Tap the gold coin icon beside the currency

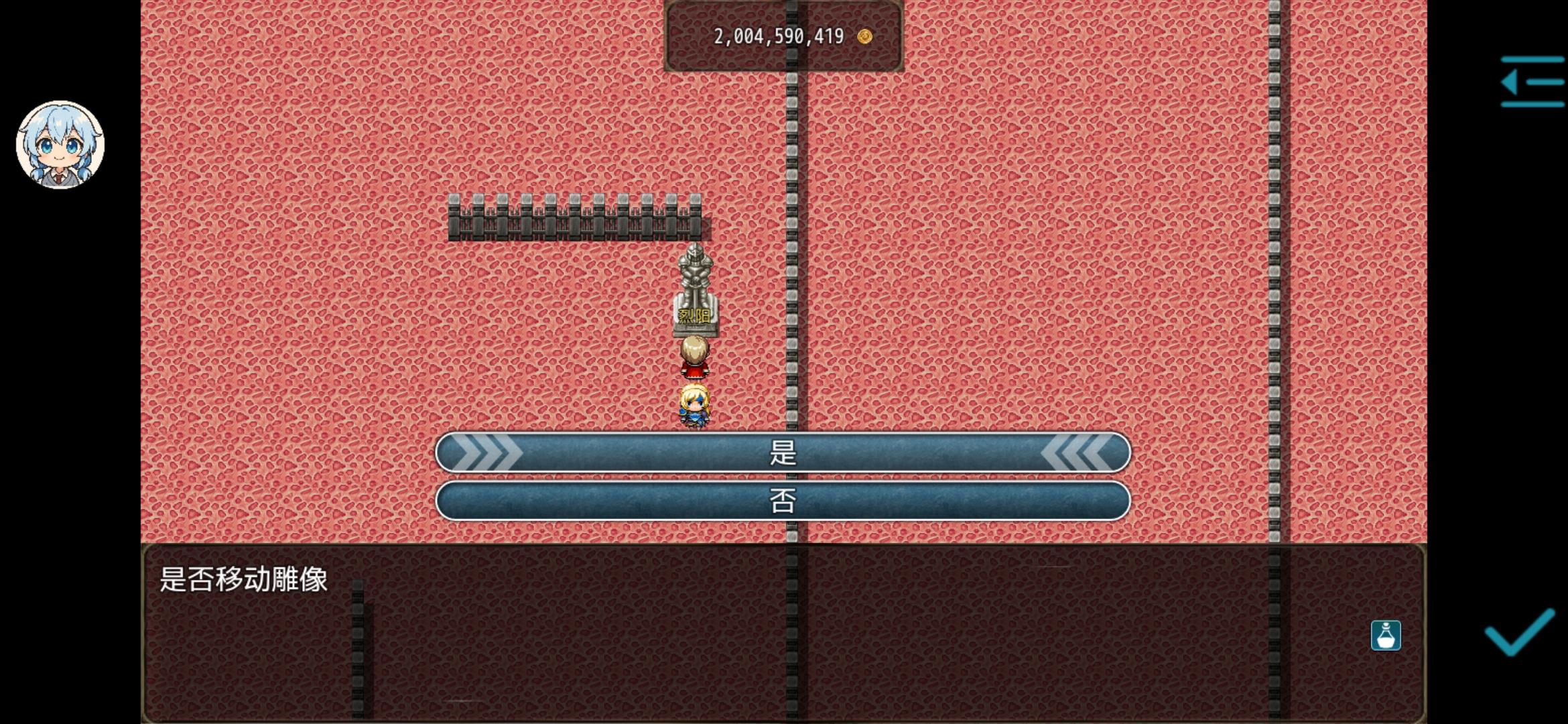(x=866, y=38)
